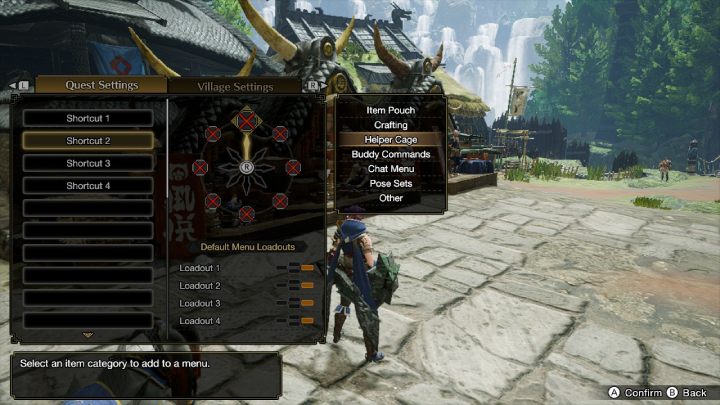The width and height of the screenshot is (720, 405).
Task: Switch to the Quest Settings tab
Action: 101,85
